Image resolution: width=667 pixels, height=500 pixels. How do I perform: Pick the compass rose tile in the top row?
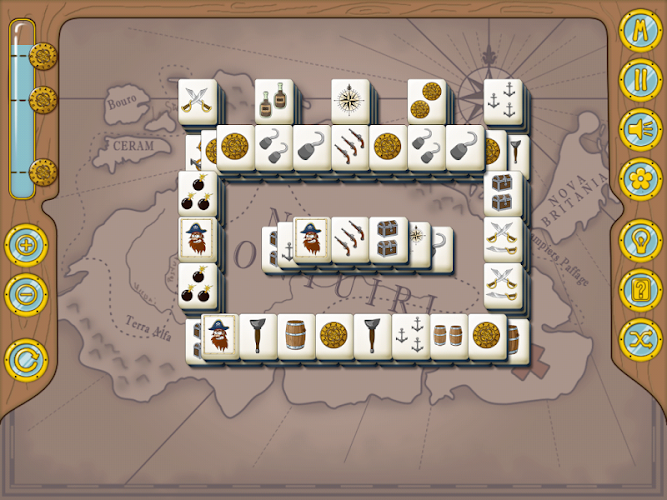pos(350,102)
